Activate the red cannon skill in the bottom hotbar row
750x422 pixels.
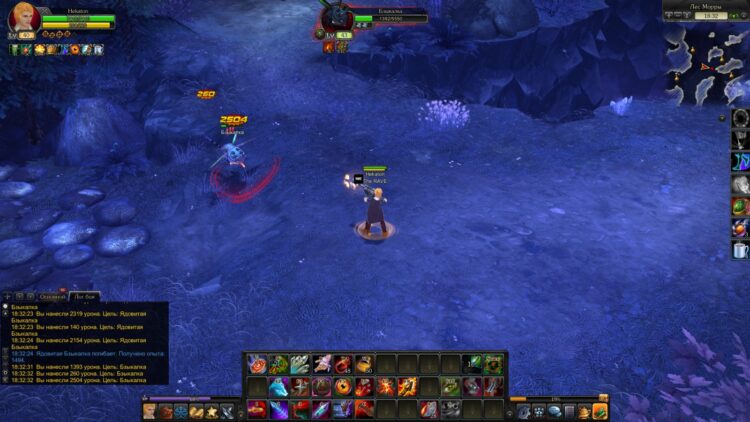point(257,408)
